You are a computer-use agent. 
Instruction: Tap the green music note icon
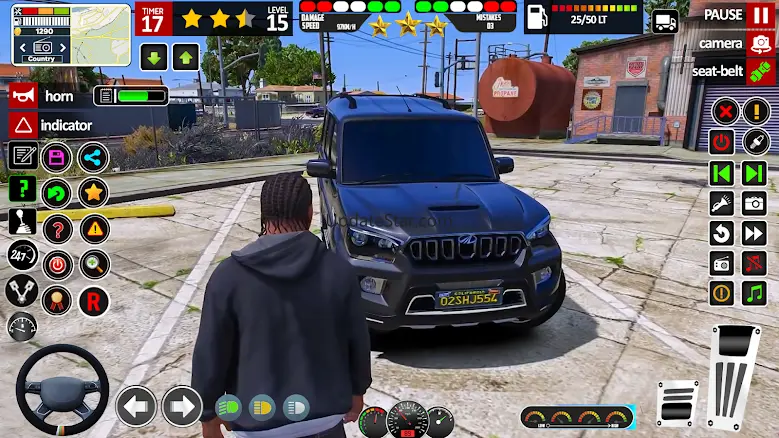pyautogui.click(x=753, y=293)
